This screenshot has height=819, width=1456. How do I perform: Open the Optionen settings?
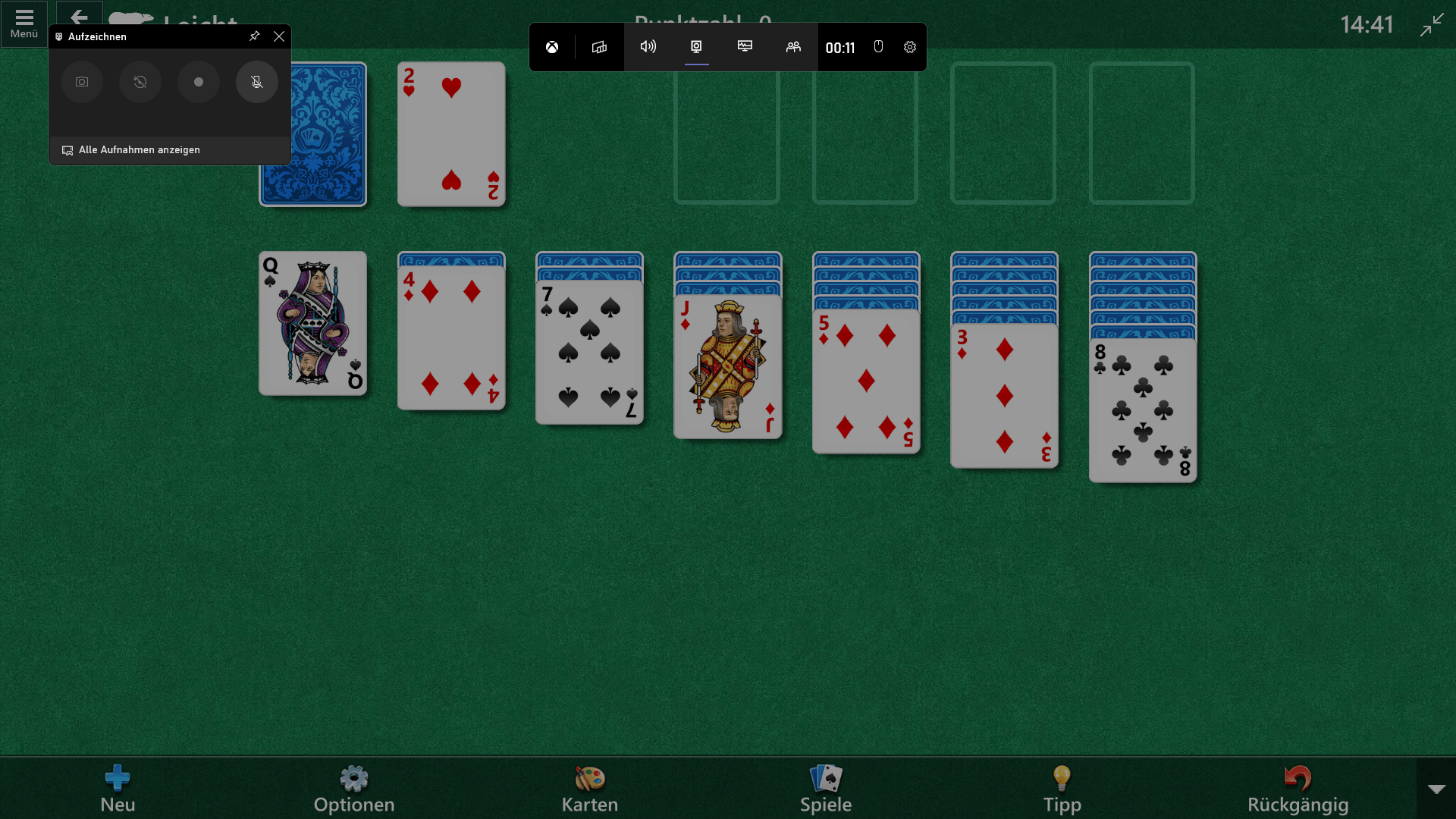tap(354, 789)
